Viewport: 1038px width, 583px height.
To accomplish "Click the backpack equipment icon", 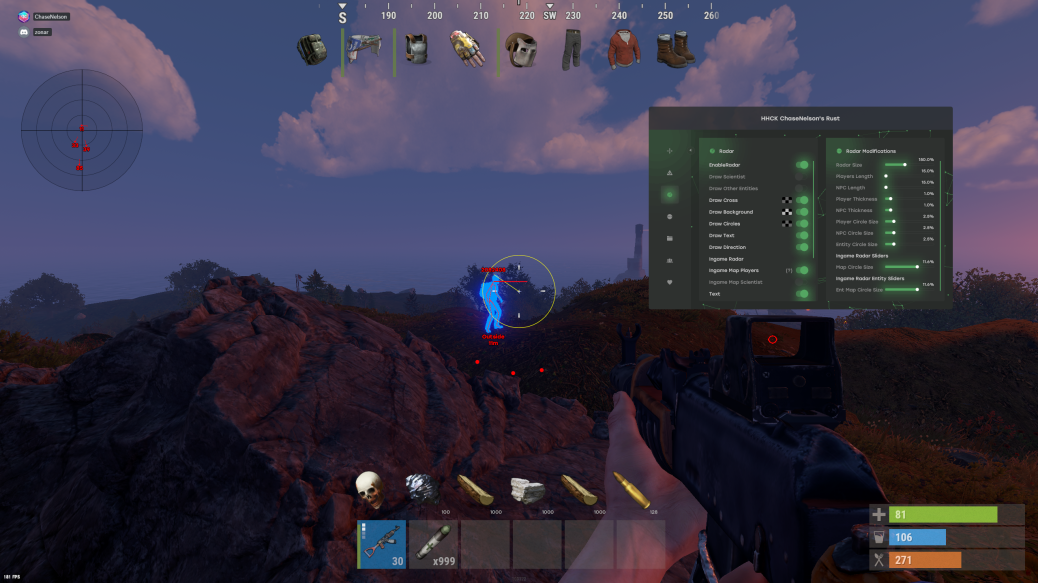I will 313,49.
